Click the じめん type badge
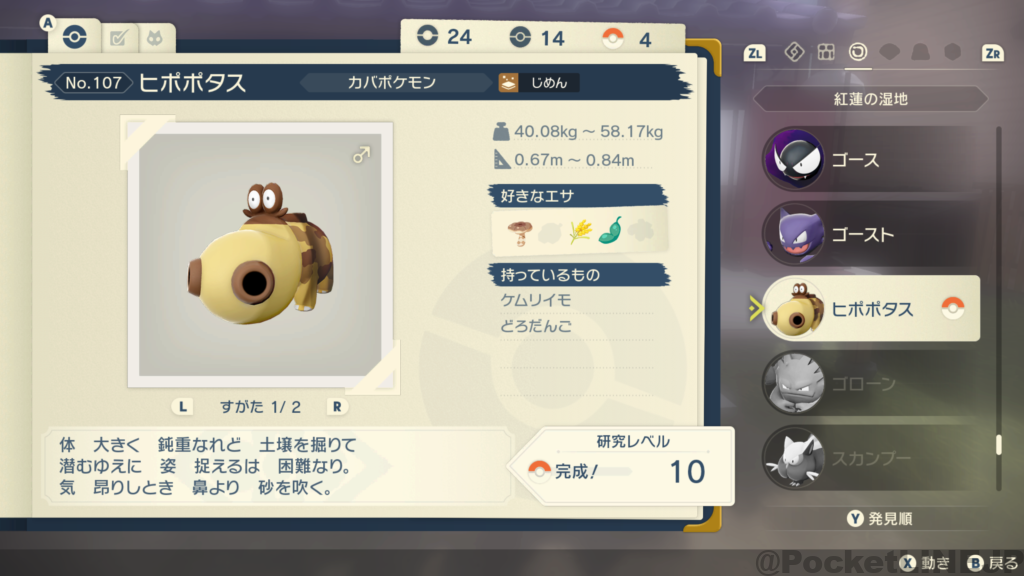The width and height of the screenshot is (1024, 576). tap(540, 83)
